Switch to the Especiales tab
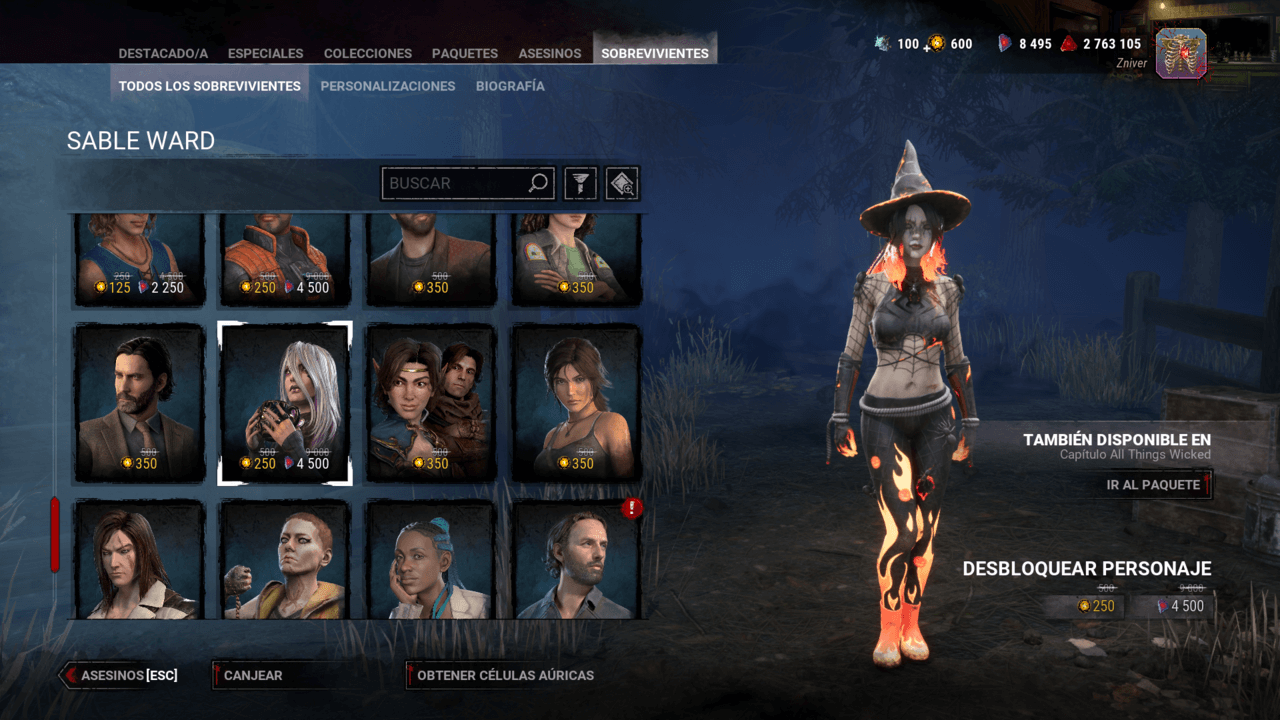 point(265,53)
